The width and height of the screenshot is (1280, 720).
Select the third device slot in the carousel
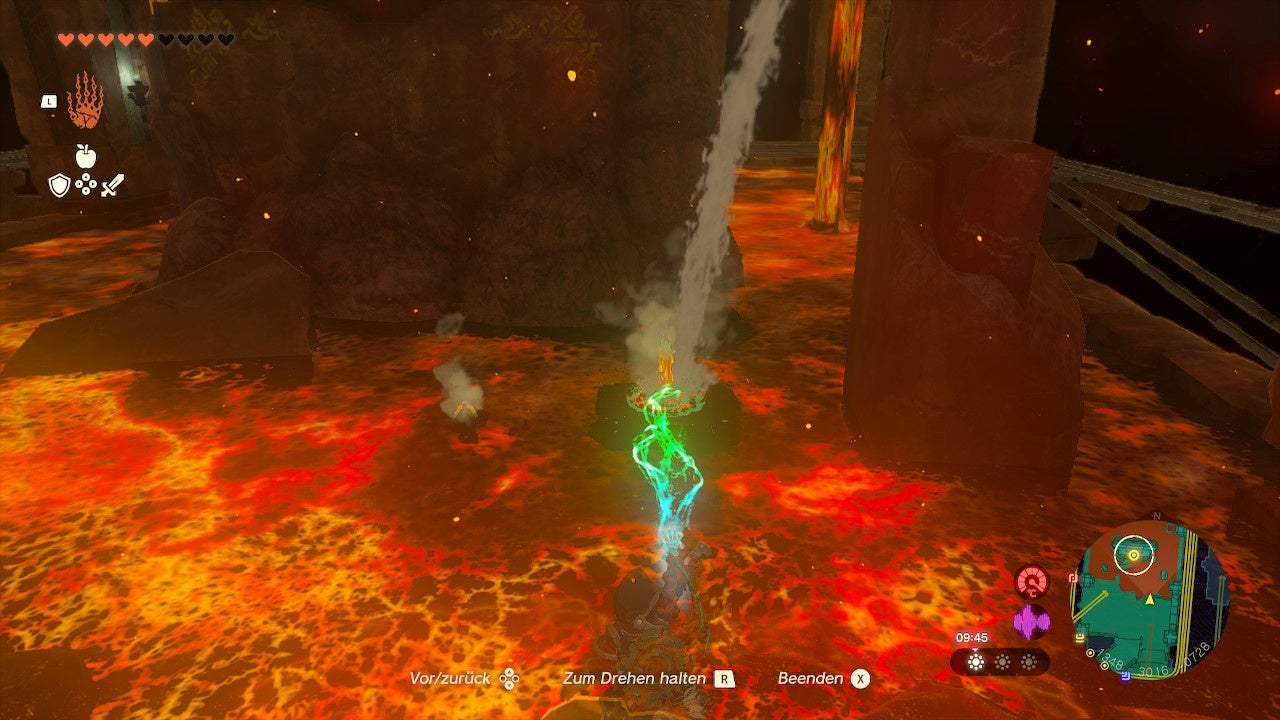1028,662
